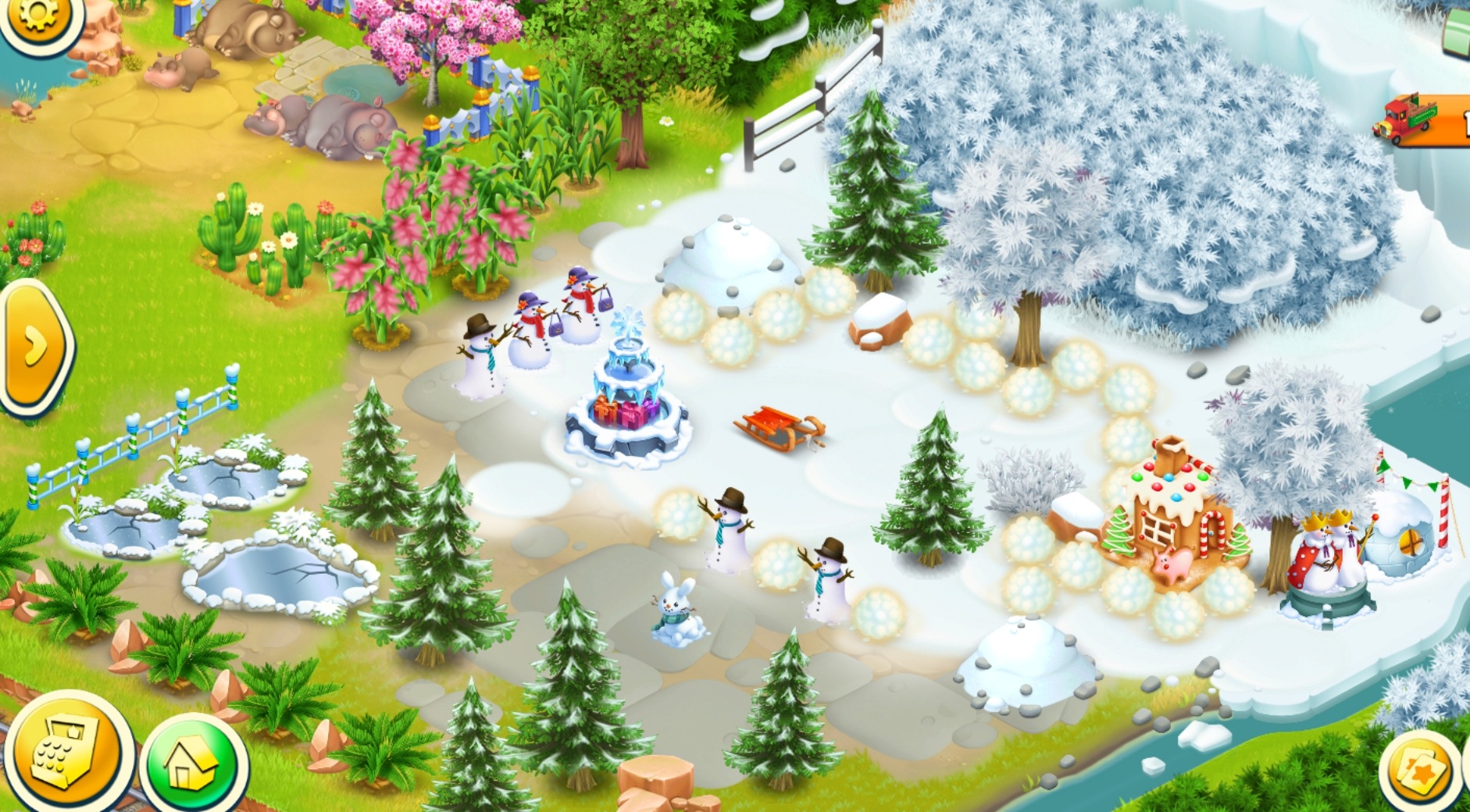Expand the yellow arrow side panel
The width and height of the screenshot is (1470, 812).
point(34,344)
